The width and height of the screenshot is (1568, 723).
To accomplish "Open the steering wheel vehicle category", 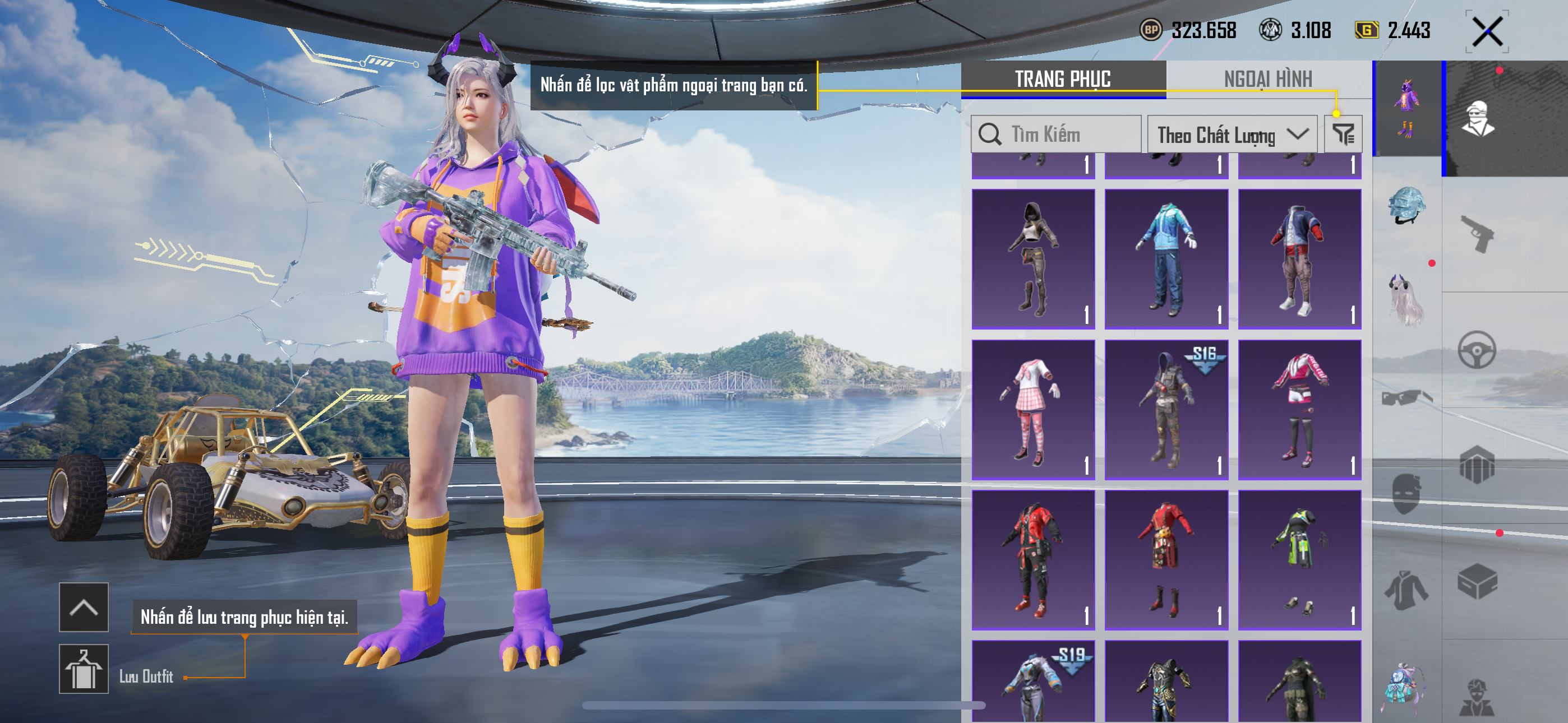I will 1477,350.
